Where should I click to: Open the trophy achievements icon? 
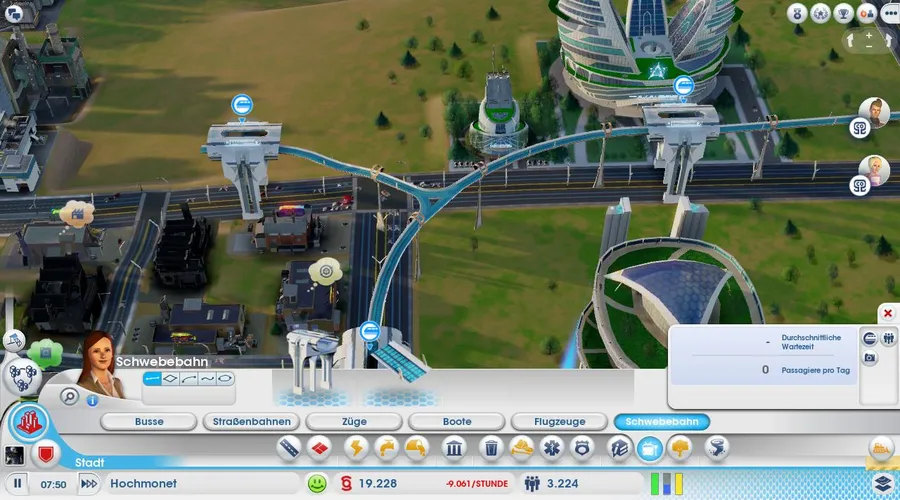pyautogui.click(x=842, y=13)
